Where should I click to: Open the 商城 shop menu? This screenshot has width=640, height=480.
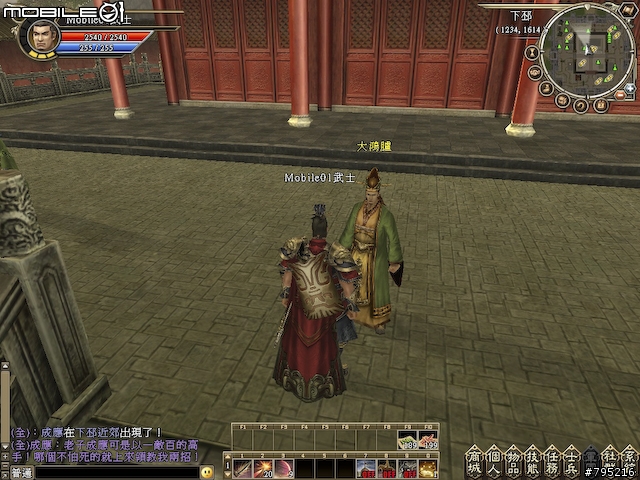point(476,461)
